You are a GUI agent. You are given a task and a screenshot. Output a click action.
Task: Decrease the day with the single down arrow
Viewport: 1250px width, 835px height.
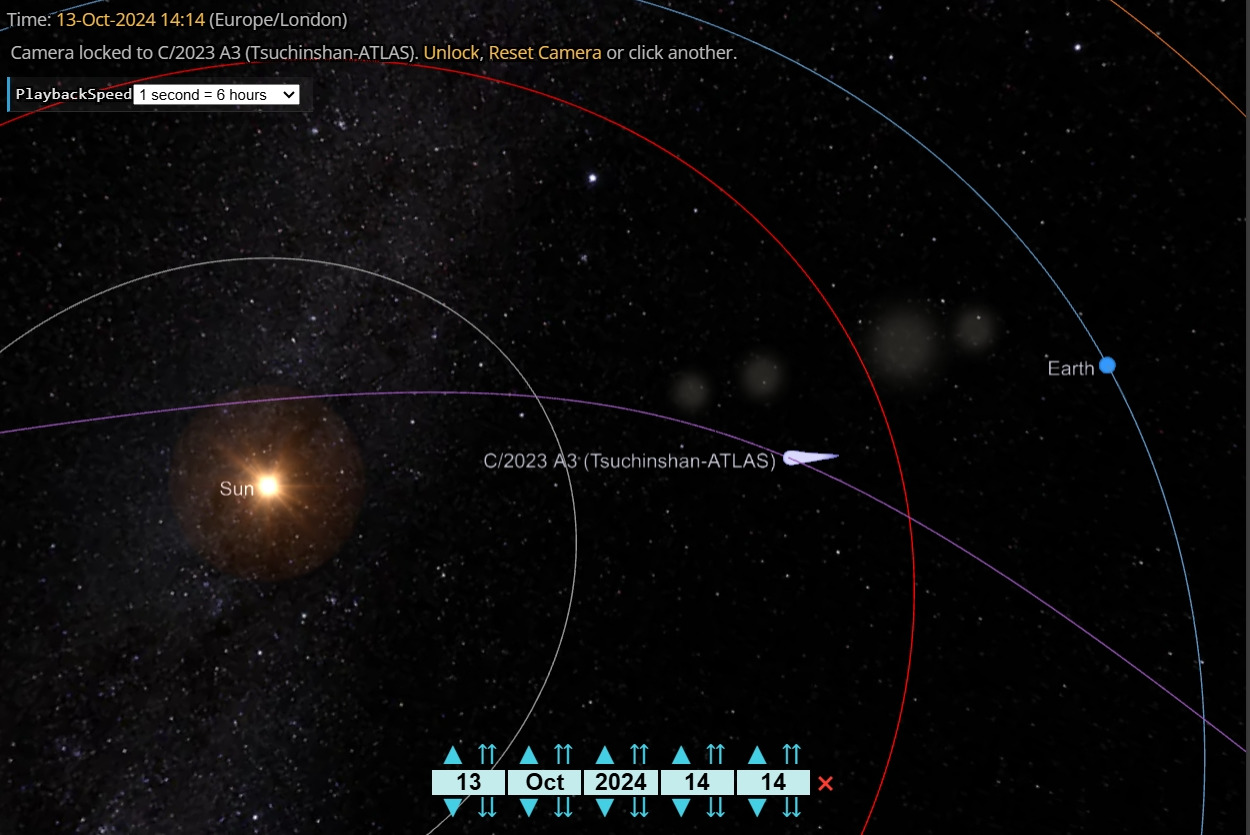pos(453,807)
